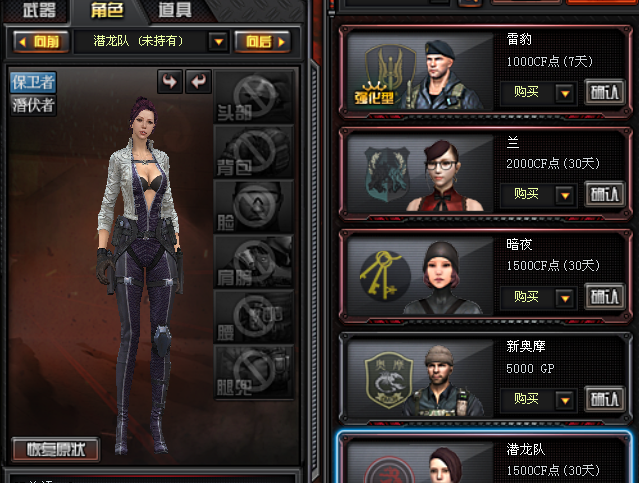Confirm purchase of the 暗夜 character
This screenshot has height=483, width=639.
tap(603, 297)
